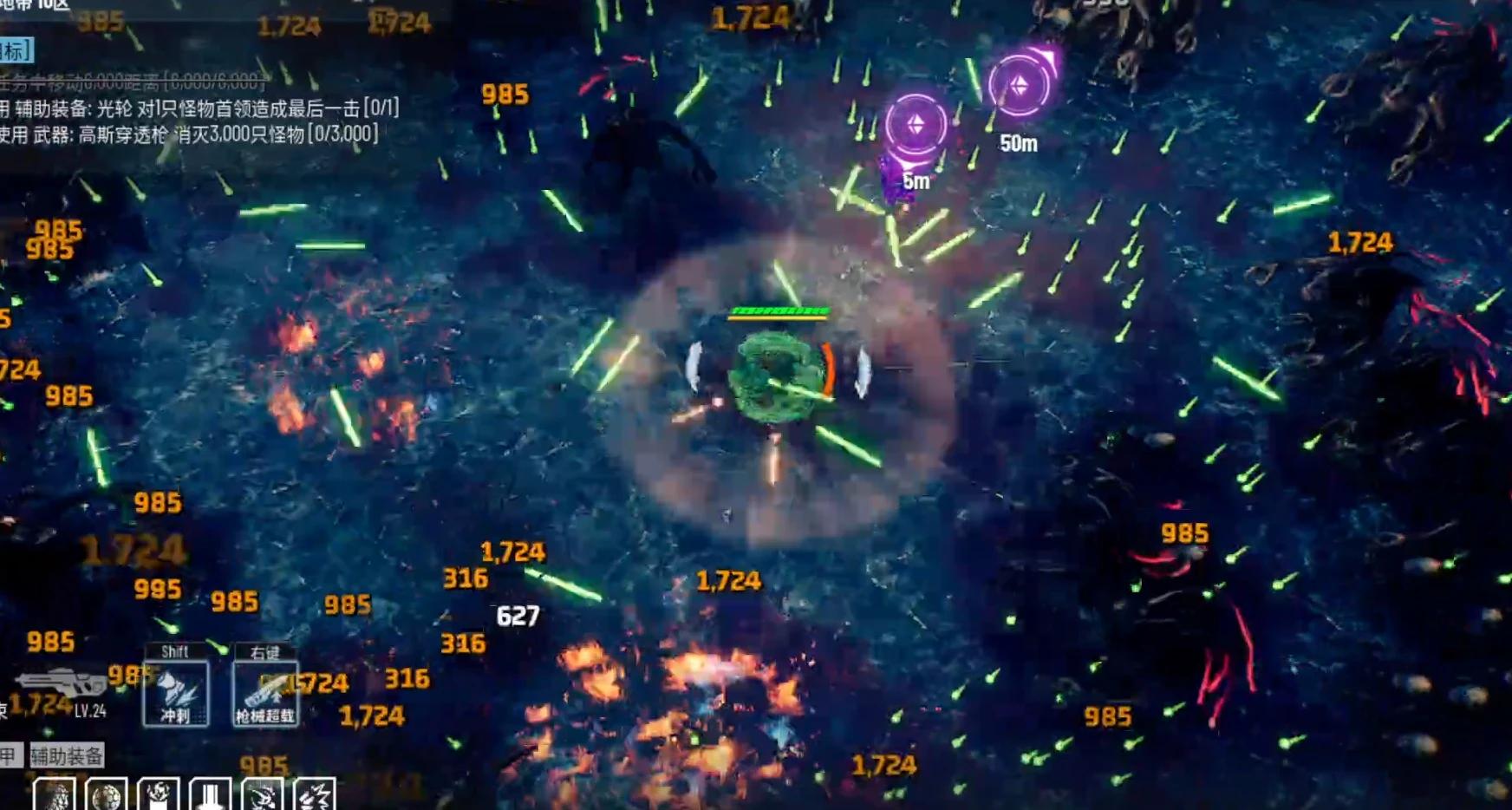Click the purple waypoint marker labeled 50m

tap(1020, 86)
